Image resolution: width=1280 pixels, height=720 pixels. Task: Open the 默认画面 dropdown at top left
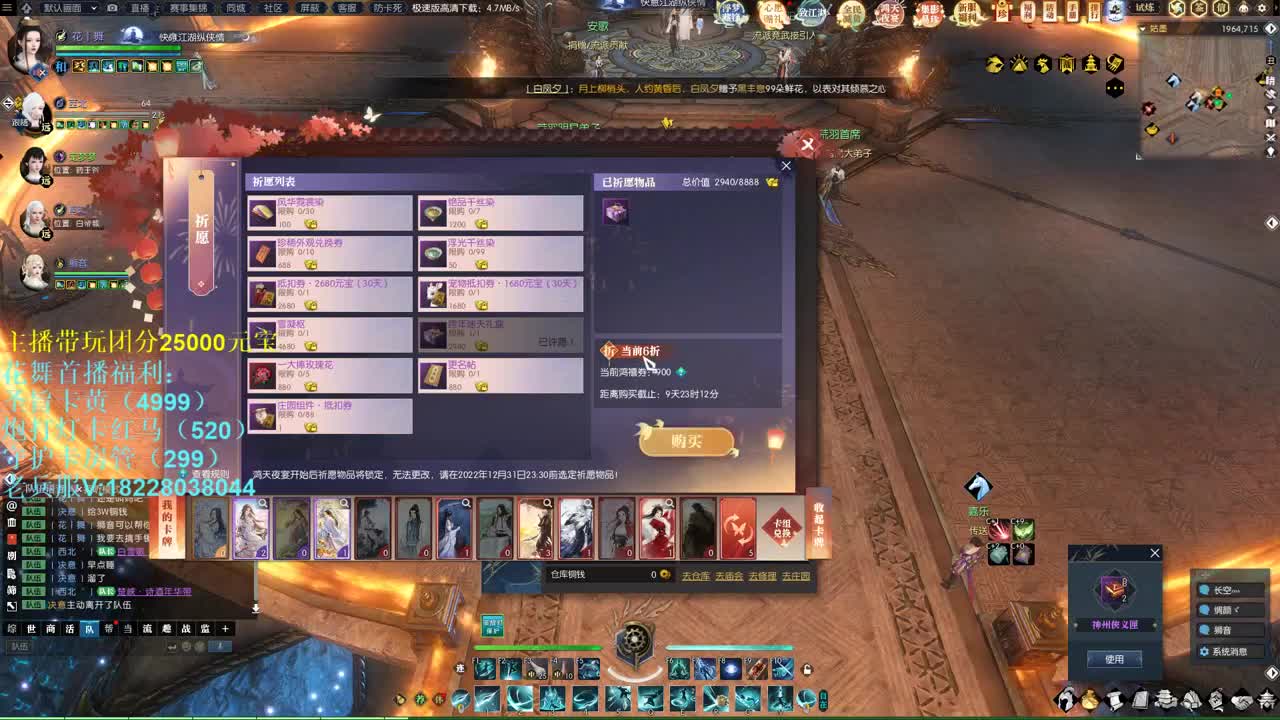[62, 8]
